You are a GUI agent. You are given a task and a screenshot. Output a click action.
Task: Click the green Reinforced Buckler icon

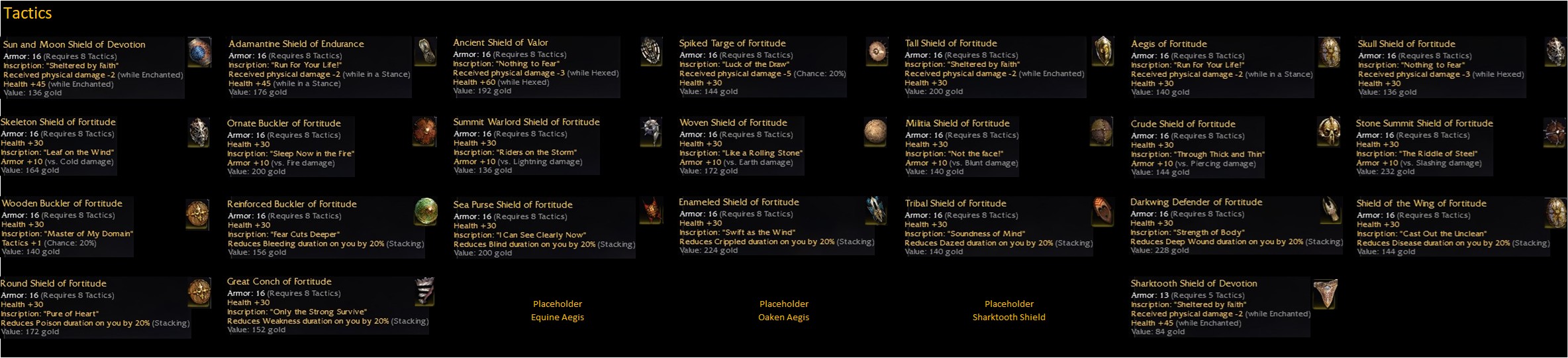tap(426, 212)
